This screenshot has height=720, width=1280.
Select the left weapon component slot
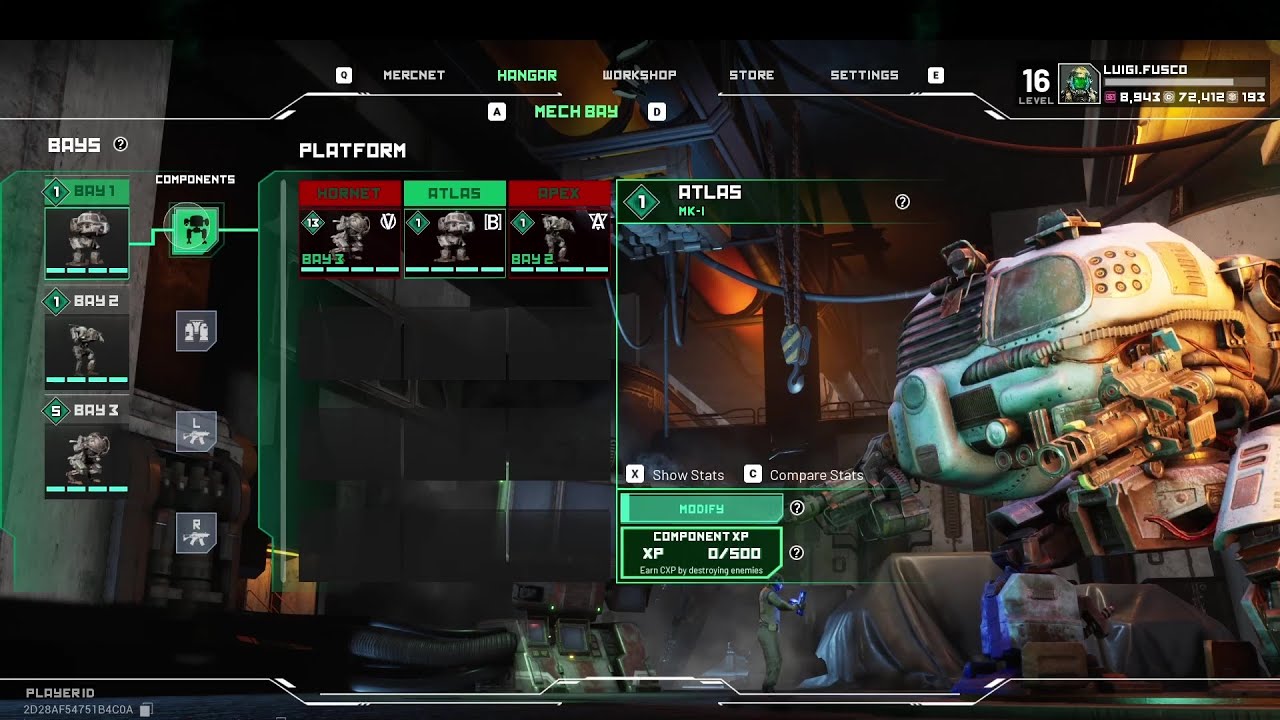click(x=196, y=431)
